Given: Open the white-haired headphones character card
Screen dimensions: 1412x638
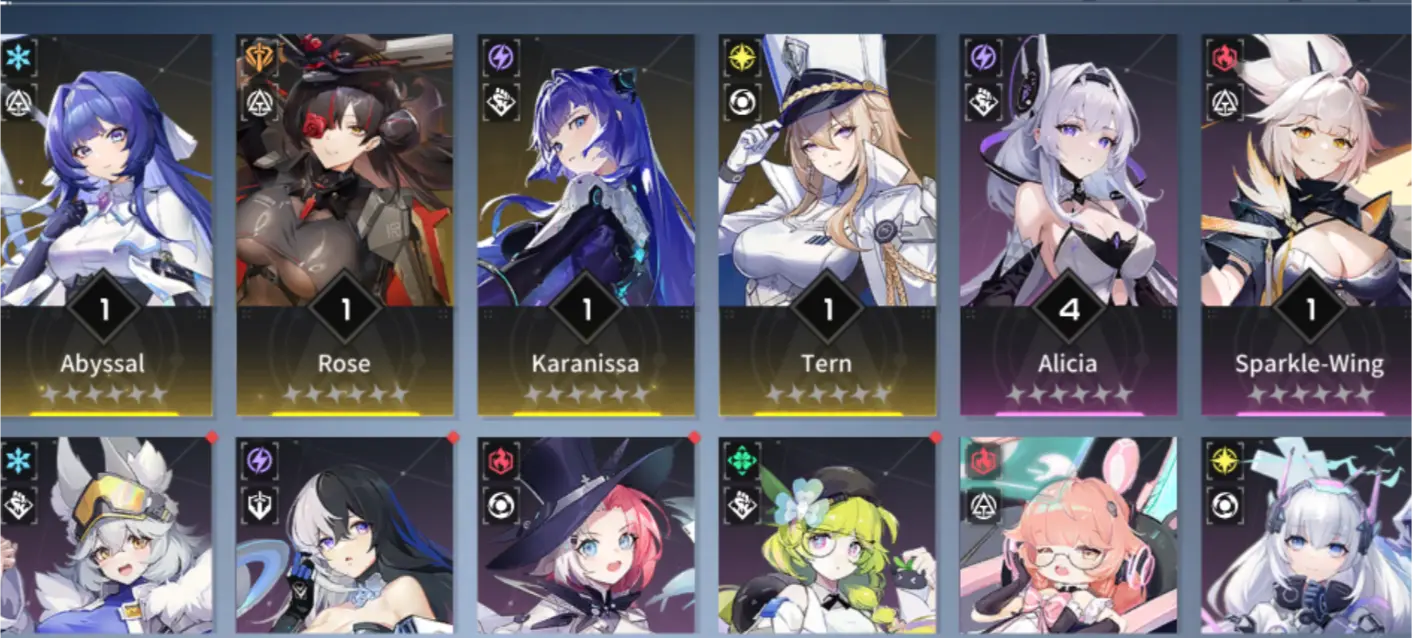Looking at the screenshot, I should click(x=1308, y=540).
